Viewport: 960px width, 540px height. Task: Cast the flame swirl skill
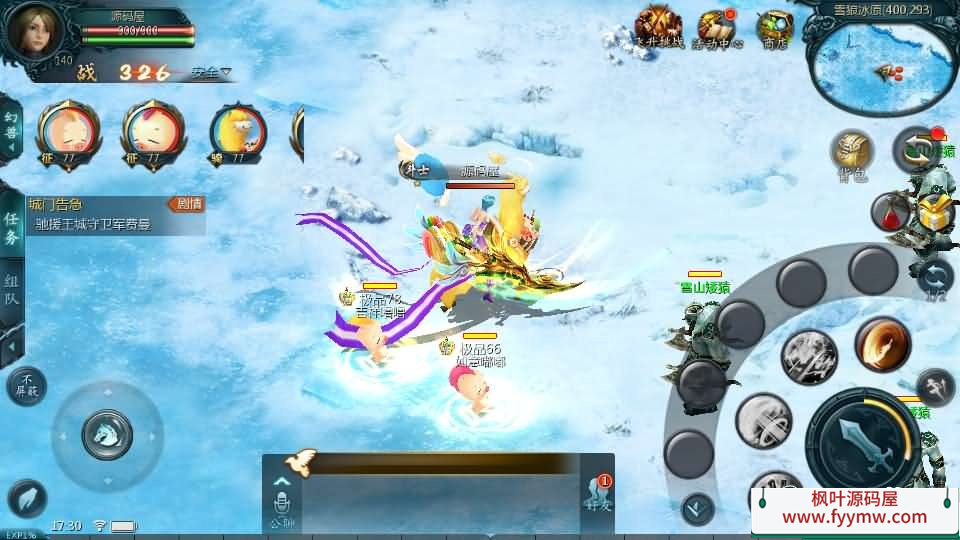coord(881,345)
